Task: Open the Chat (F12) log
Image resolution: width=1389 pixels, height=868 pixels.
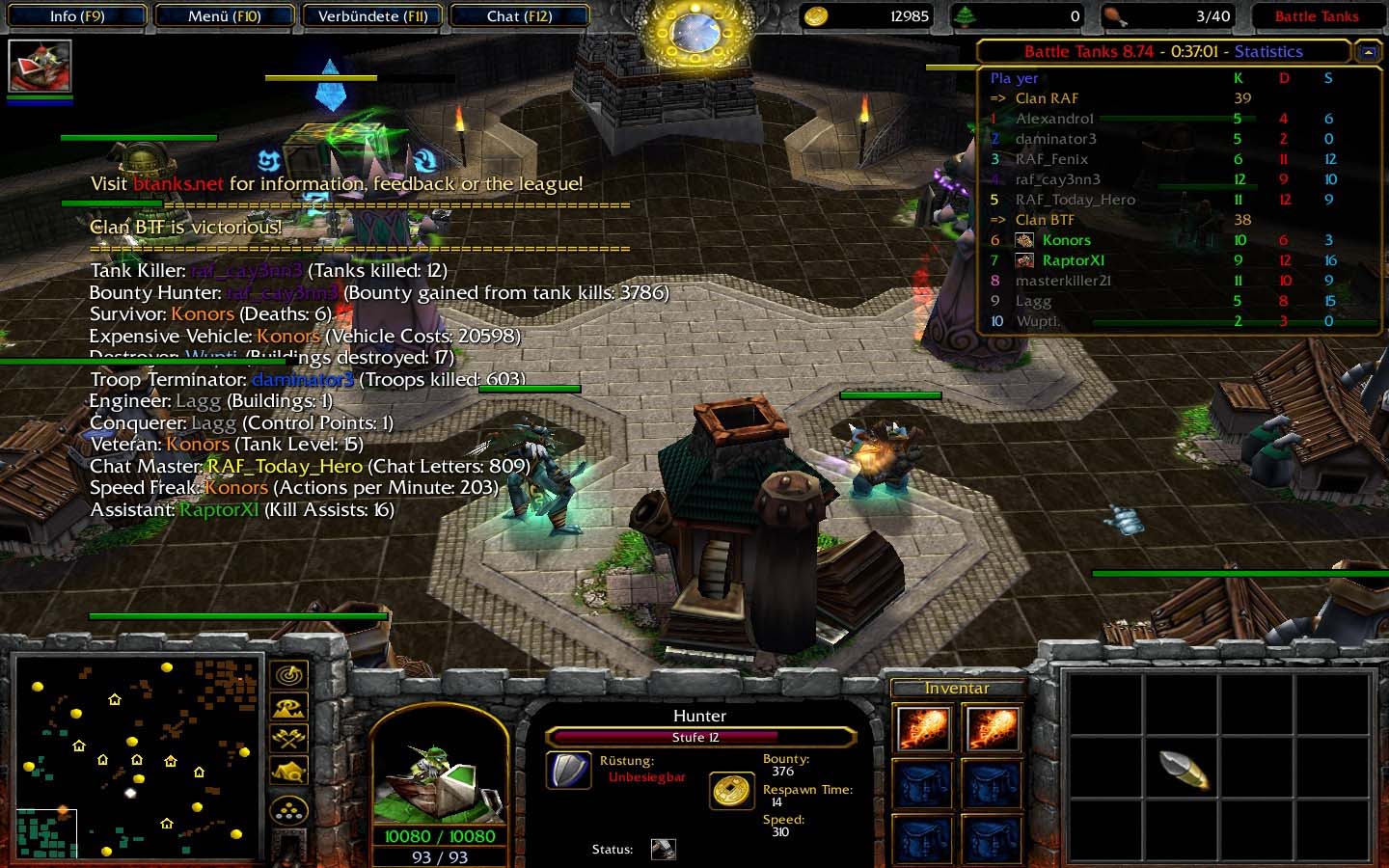Action: 519,16
